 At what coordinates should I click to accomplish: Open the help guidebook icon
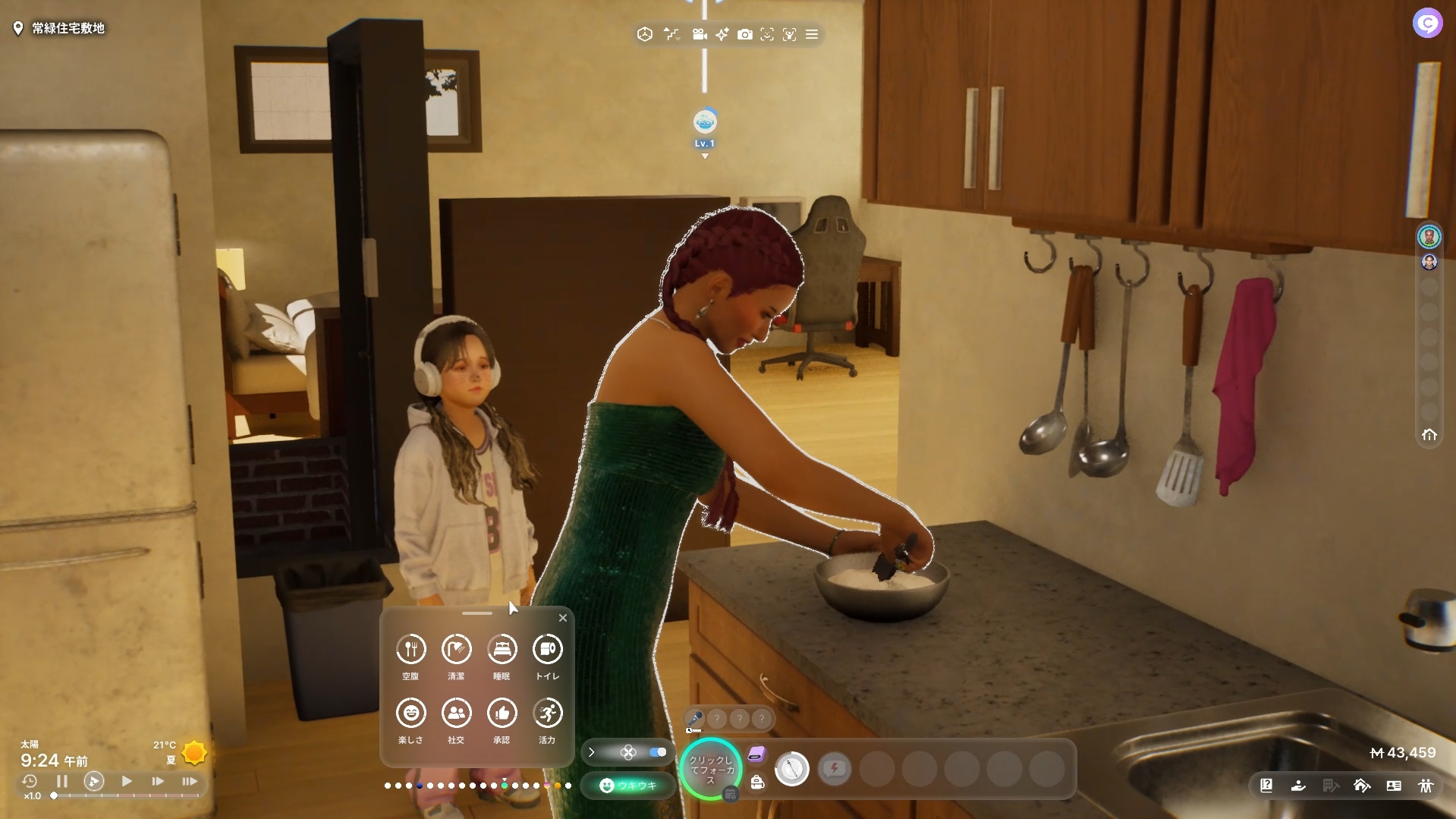(x=1266, y=786)
